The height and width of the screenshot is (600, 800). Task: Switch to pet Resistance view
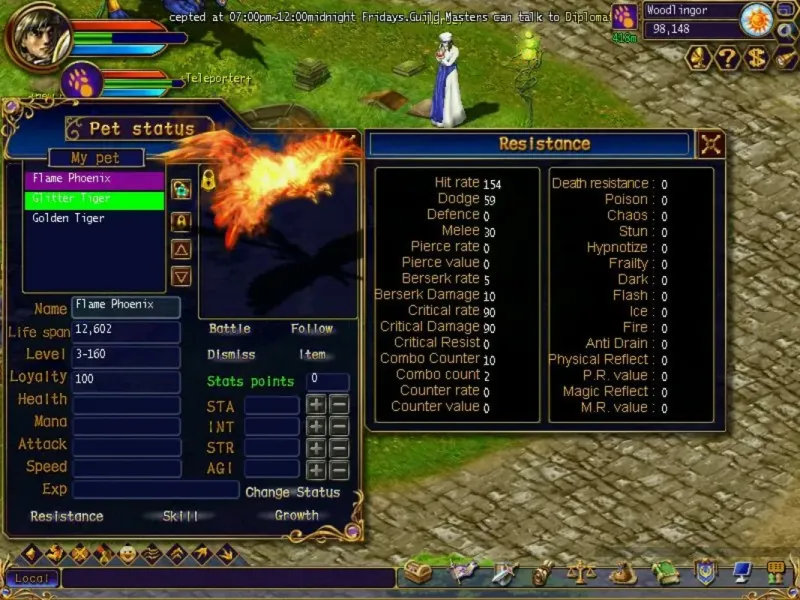click(x=66, y=516)
